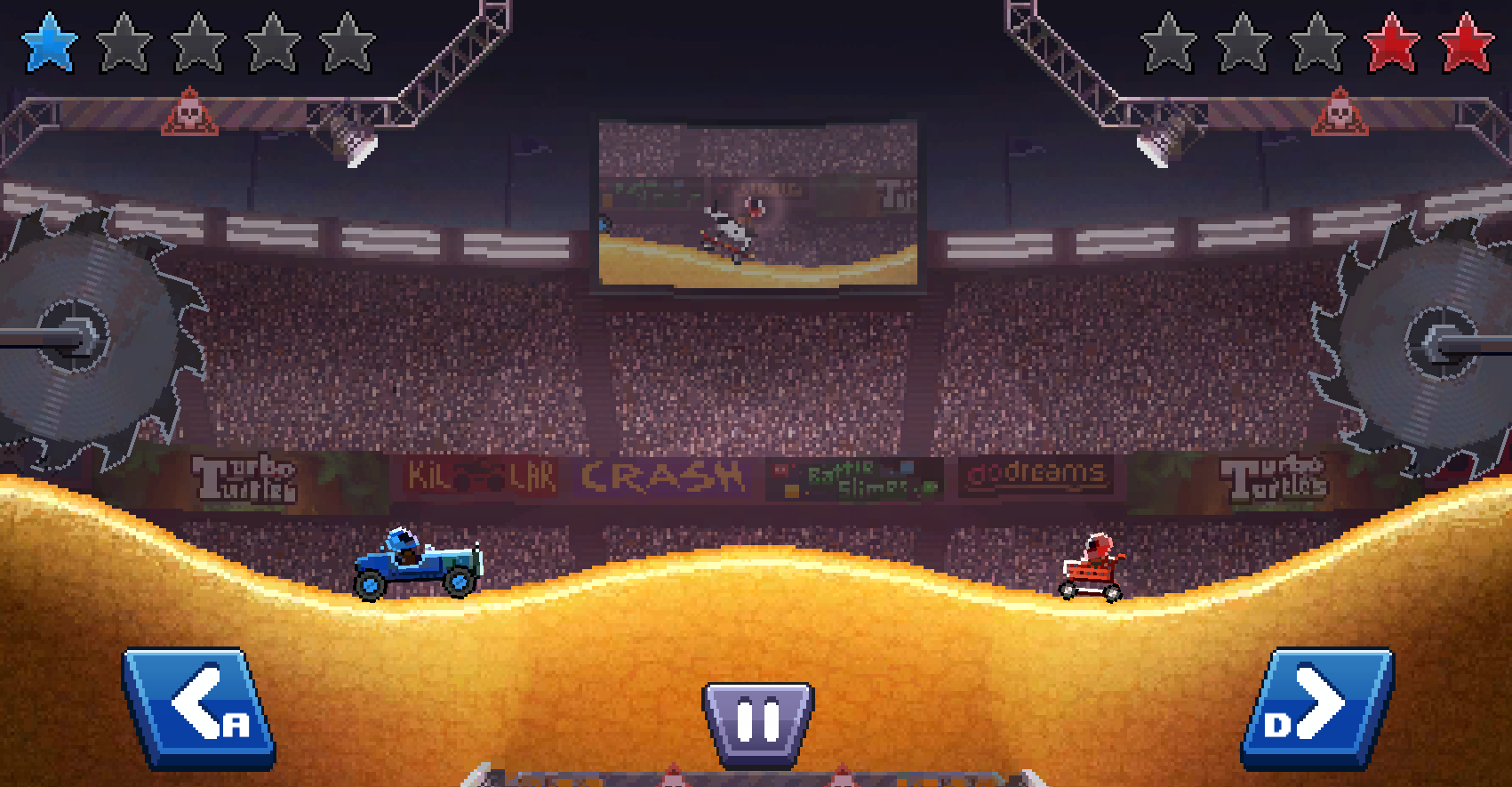The height and width of the screenshot is (787, 1512).
Task: Click the skull warning triangle on the left
Action: tap(191, 114)
